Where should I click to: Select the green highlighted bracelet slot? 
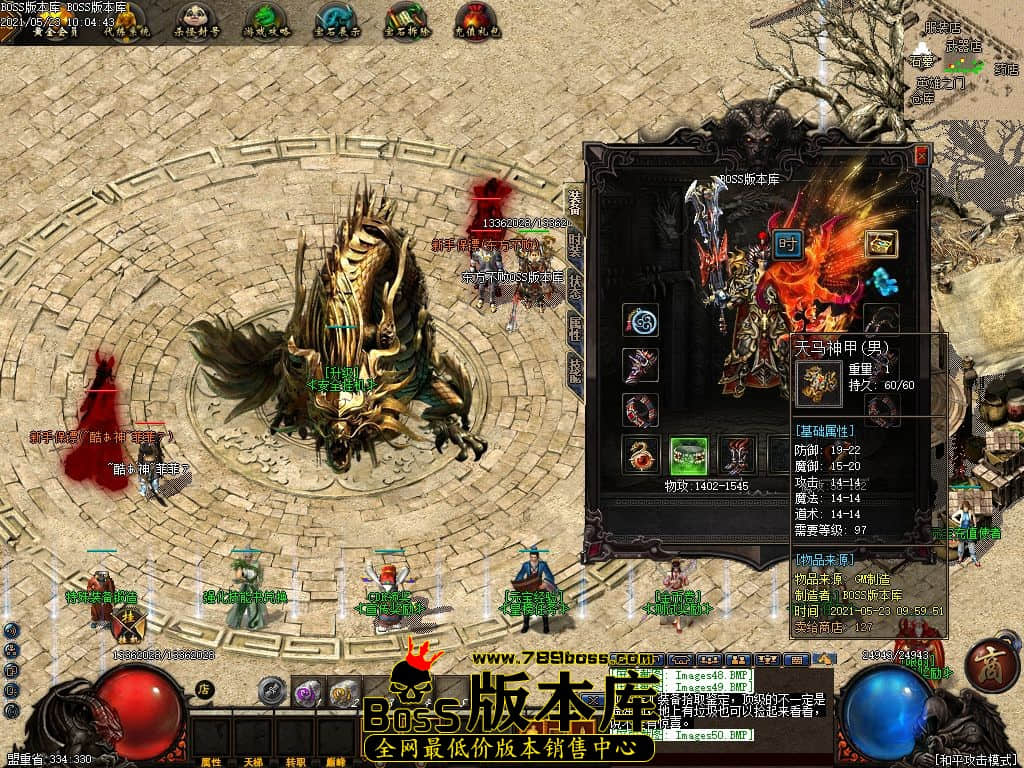tap(688, 455)
